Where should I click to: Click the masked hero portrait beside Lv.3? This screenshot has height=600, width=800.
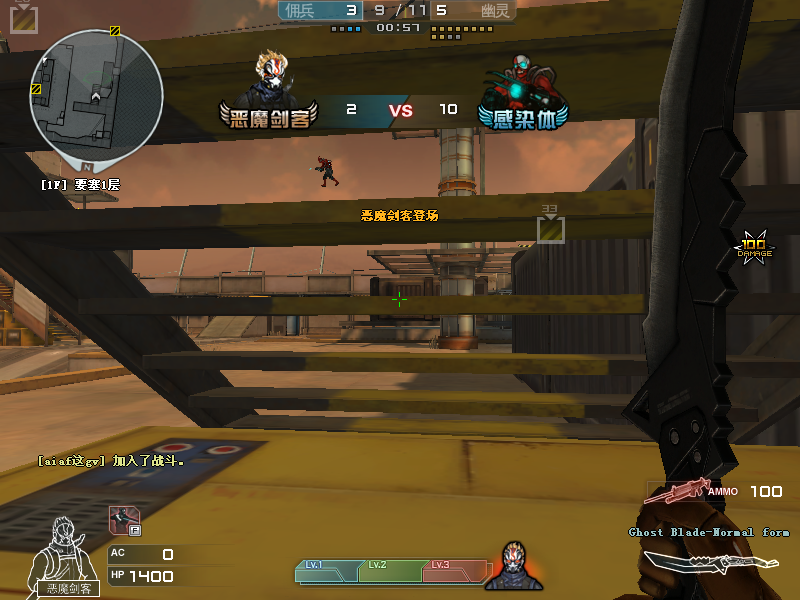pos(514,566)
